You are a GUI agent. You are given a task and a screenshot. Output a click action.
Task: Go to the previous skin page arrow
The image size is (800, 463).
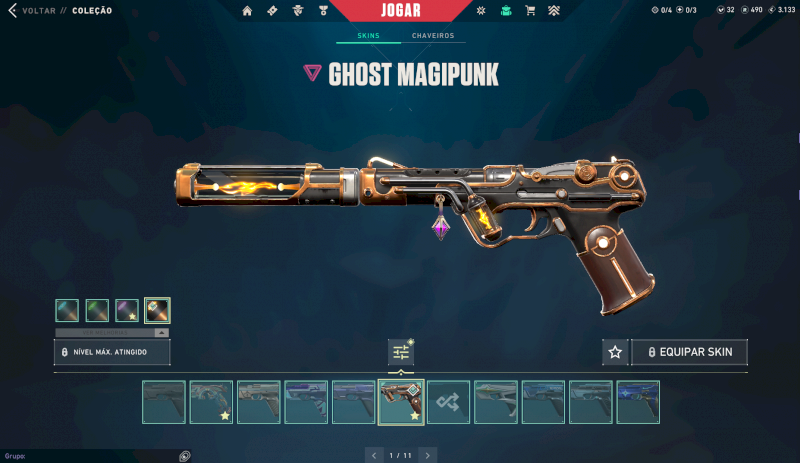[x=374, y=455]
